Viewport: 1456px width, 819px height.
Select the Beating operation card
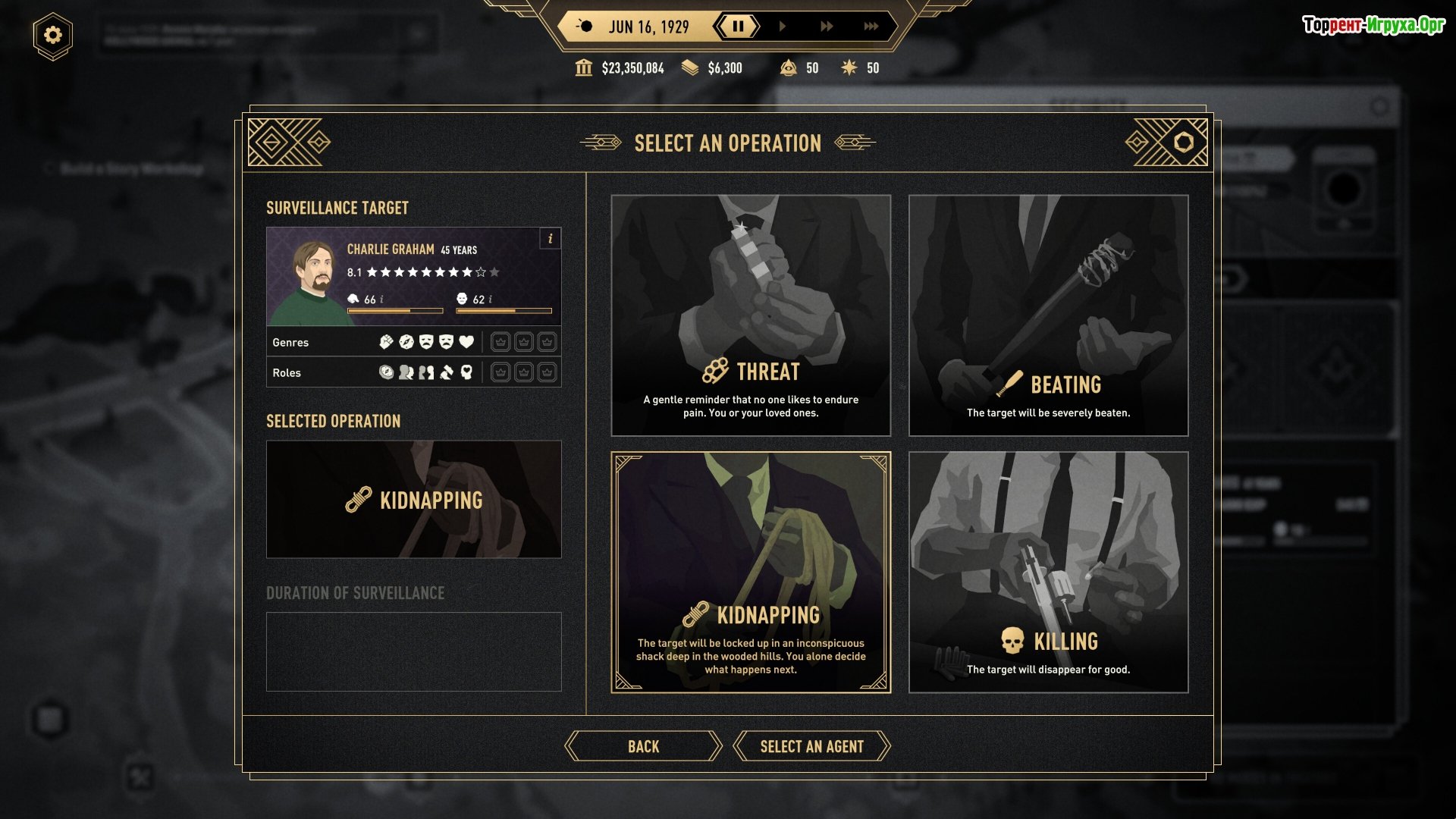coord(1048,315)
